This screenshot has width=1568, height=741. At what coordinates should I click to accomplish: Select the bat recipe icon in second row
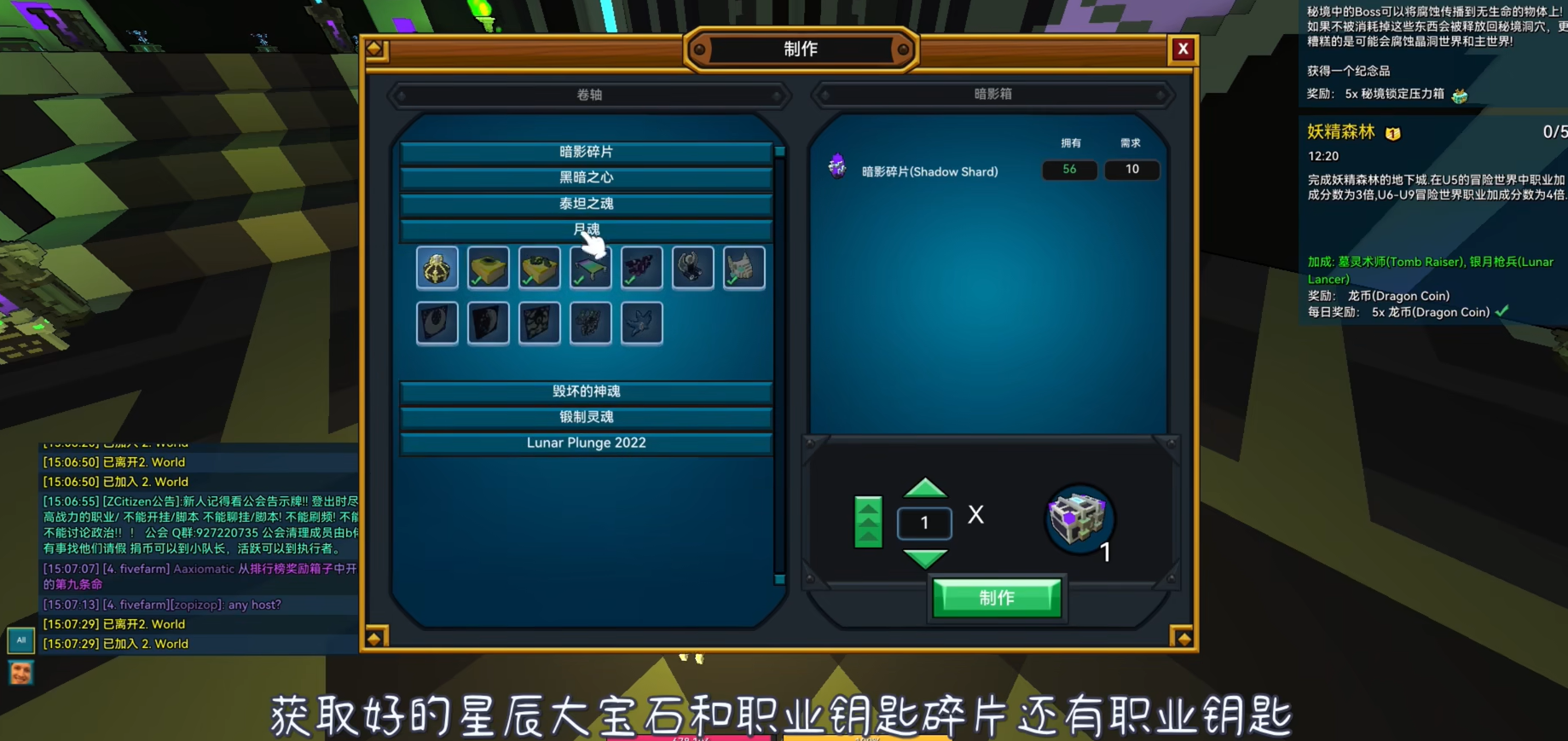[x=641, y=322]
